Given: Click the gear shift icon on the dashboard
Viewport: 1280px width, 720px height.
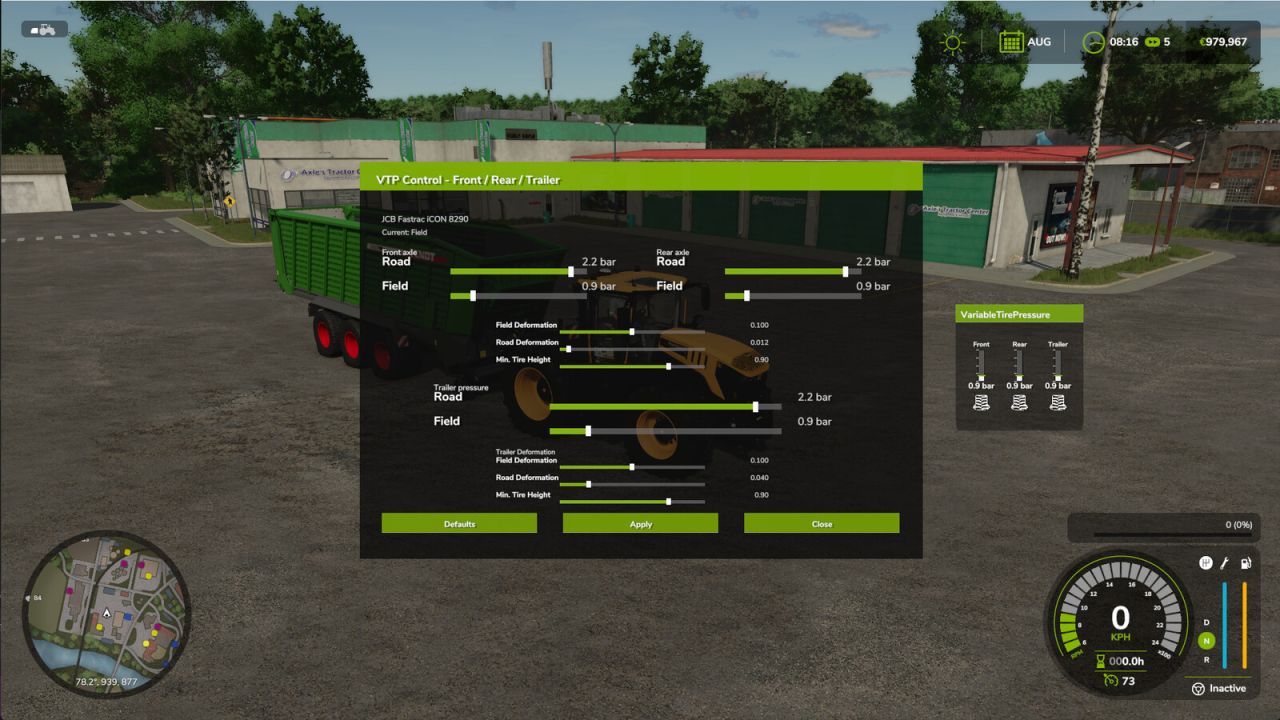Looking at the screenshot, I should tap(1206, 562).
